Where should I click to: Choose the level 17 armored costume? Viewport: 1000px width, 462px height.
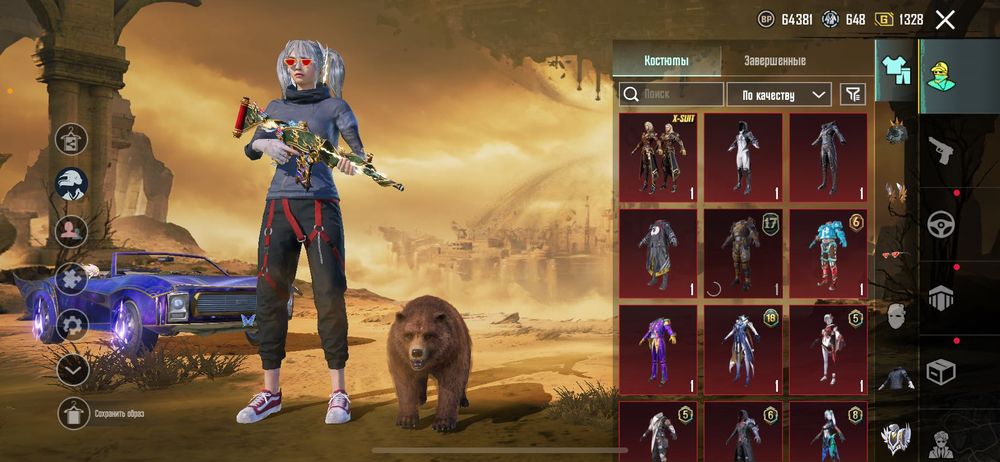point(743,252)
